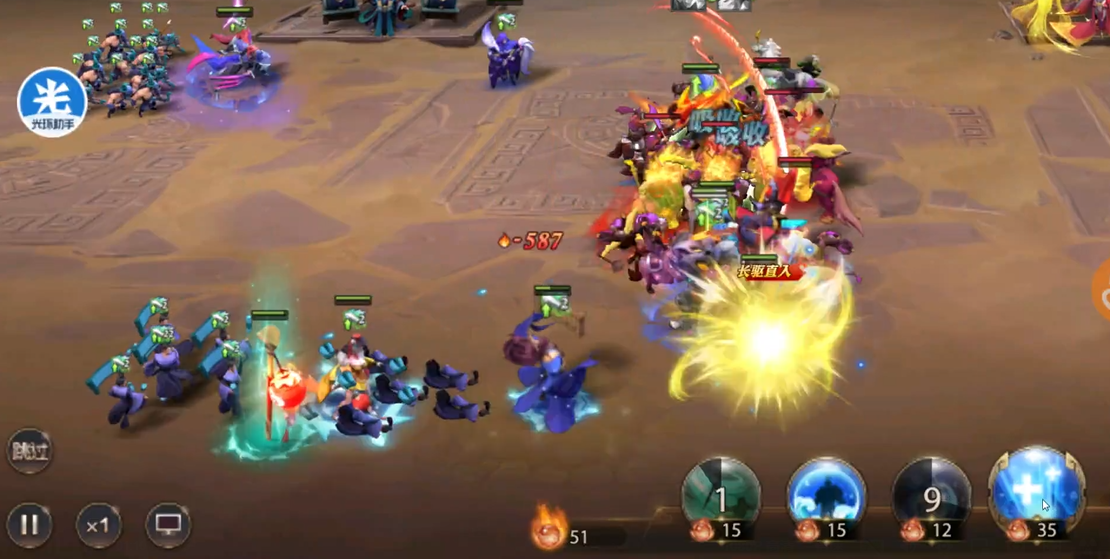Tap the round button above the pause button
This screenshot has height=559, width=1110.
(29, 451)
